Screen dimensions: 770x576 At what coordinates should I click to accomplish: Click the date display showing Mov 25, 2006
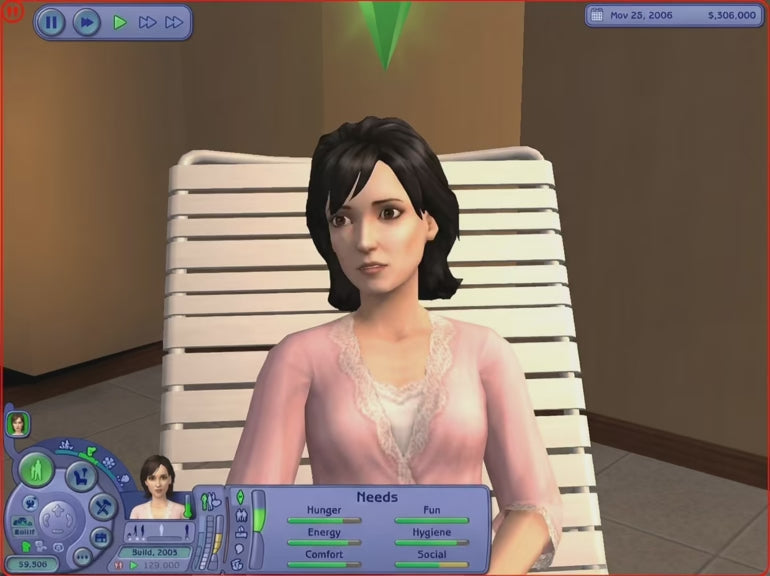pyautogui.click(x=638, y=16)
